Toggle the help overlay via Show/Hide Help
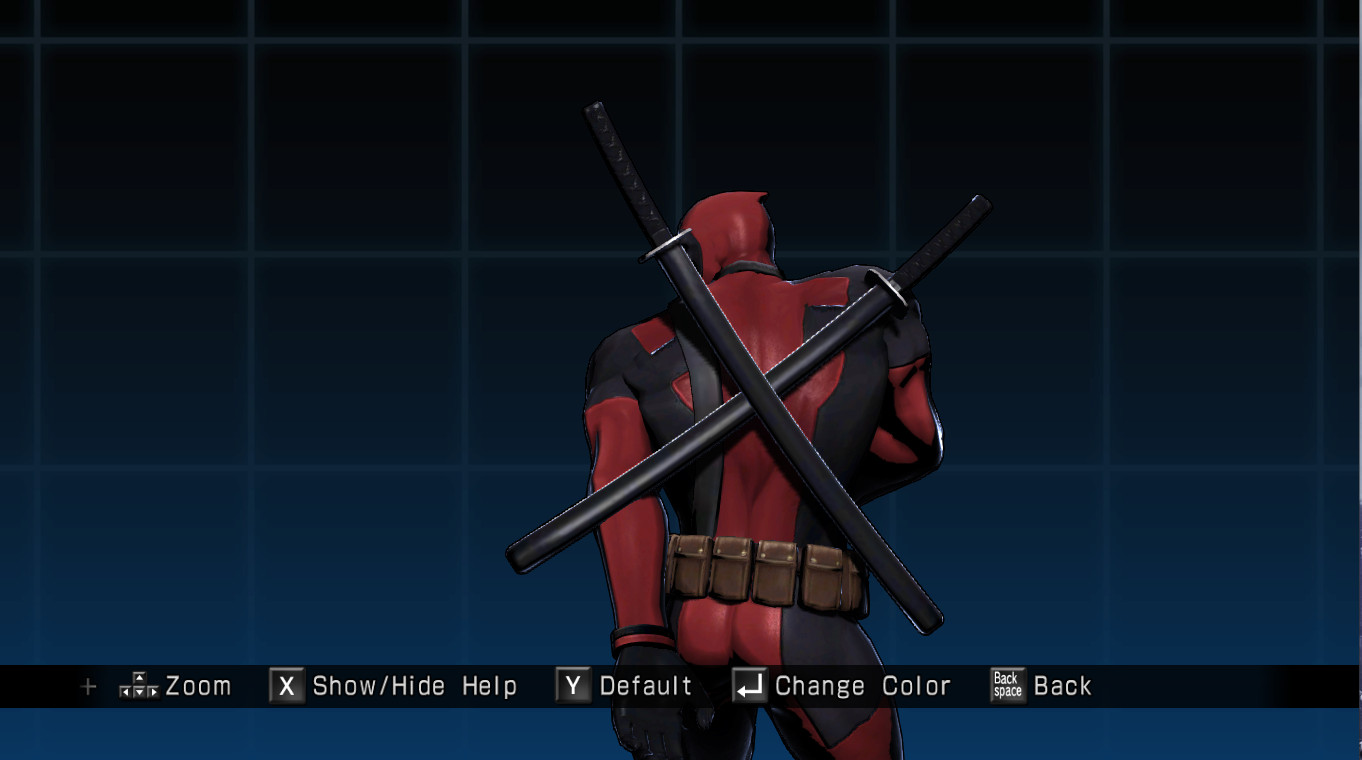 413,686
